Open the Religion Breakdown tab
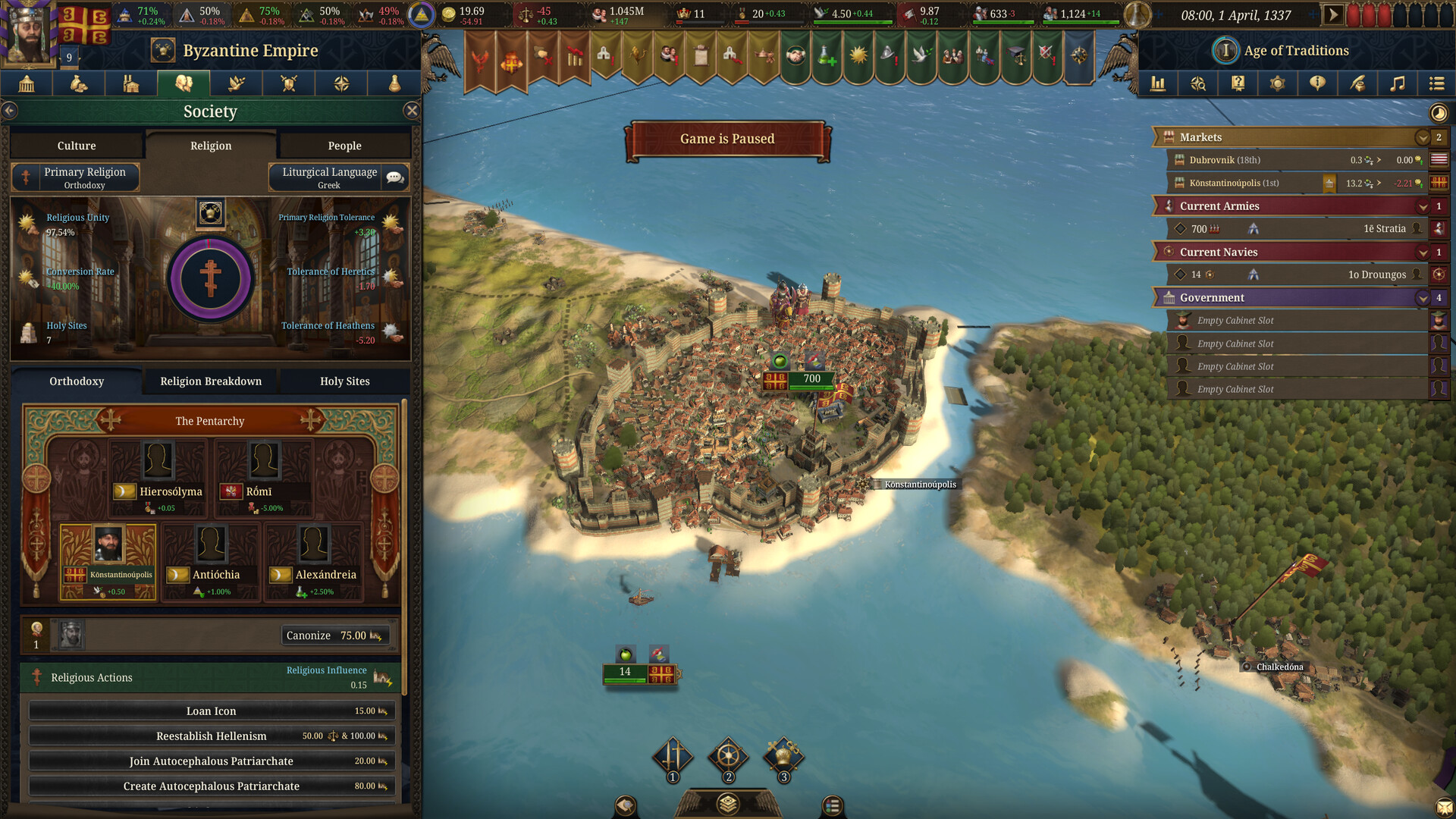Viewport: 1456px width, 819px height. 209,381
